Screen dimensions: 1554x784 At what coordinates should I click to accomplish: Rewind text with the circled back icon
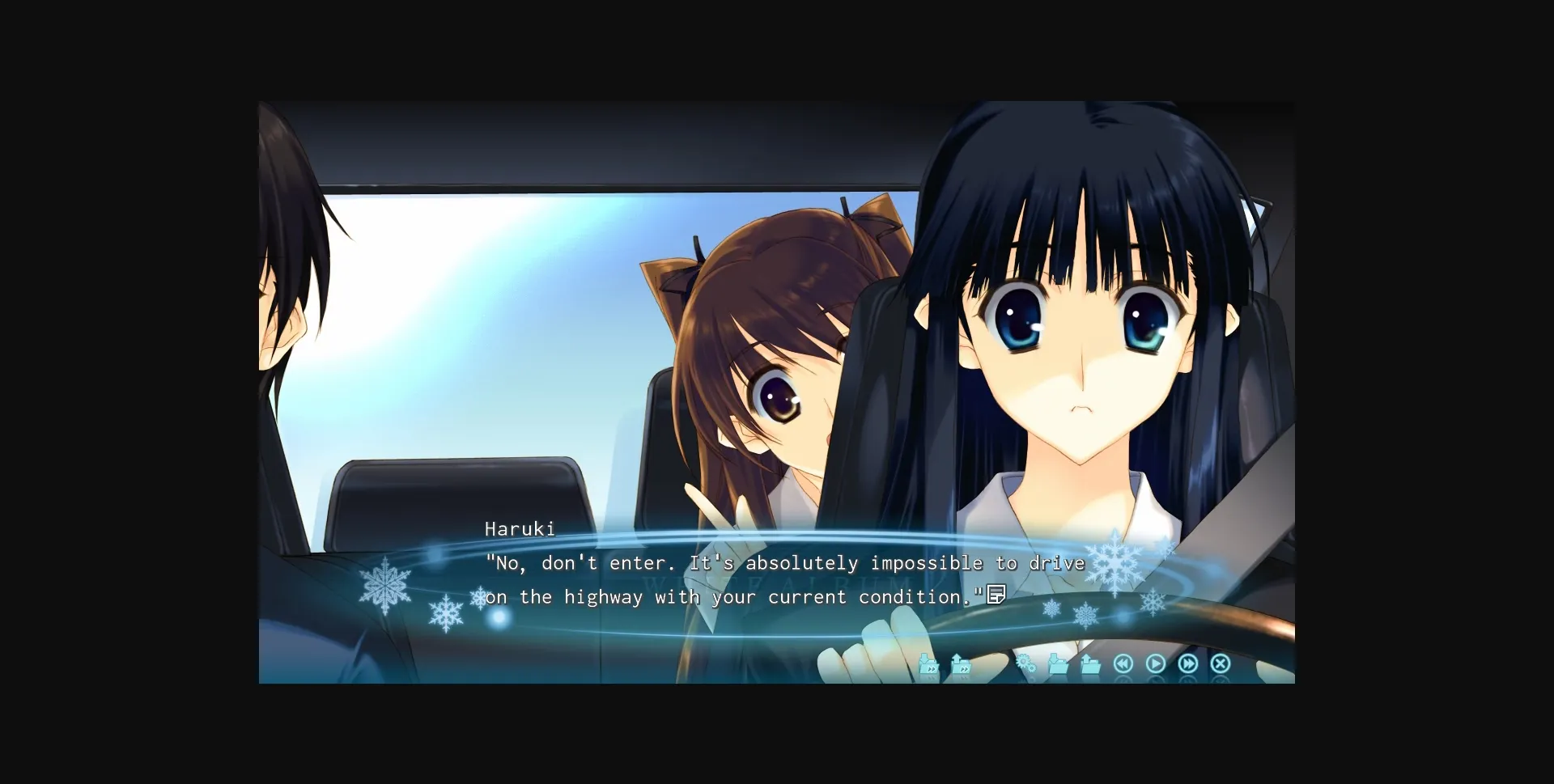(x=1123, y=663)
